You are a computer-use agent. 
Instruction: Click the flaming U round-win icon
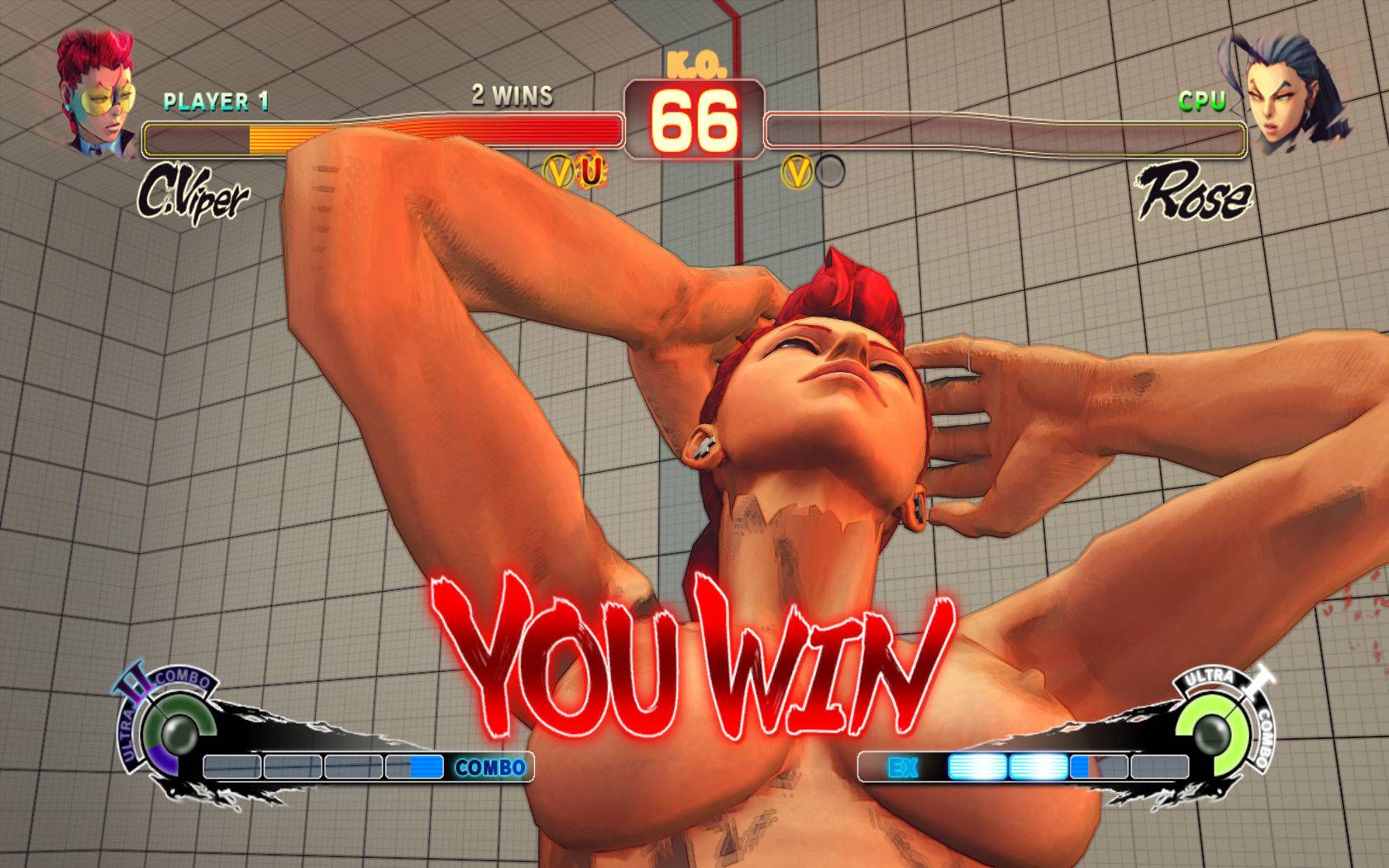[x=590, y=171]
